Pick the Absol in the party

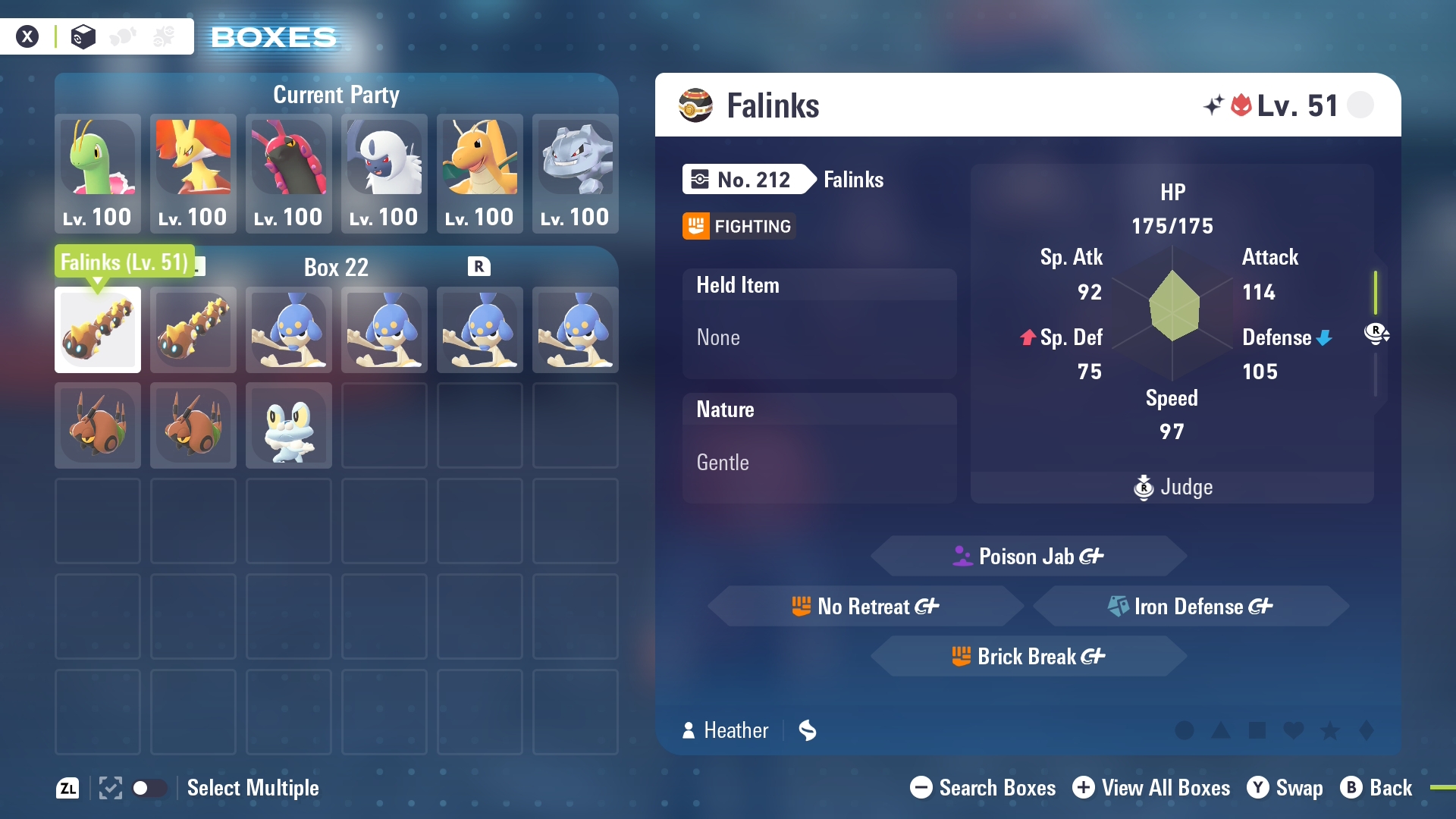pyautogui.click(x=384, y=173)
